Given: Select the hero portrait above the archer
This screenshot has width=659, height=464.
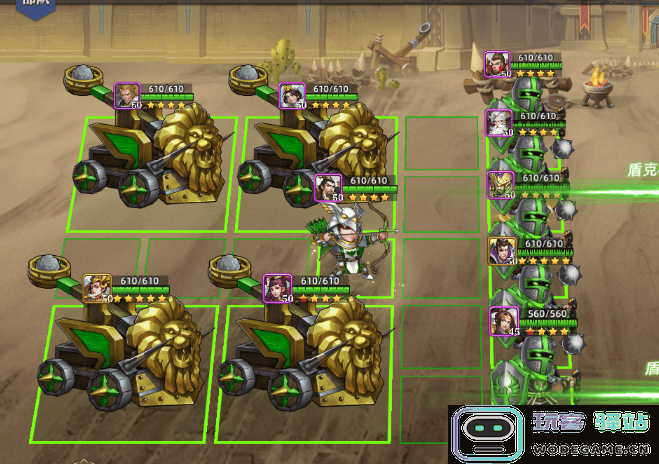Looking at the screenshot, I should coord(327,187).
